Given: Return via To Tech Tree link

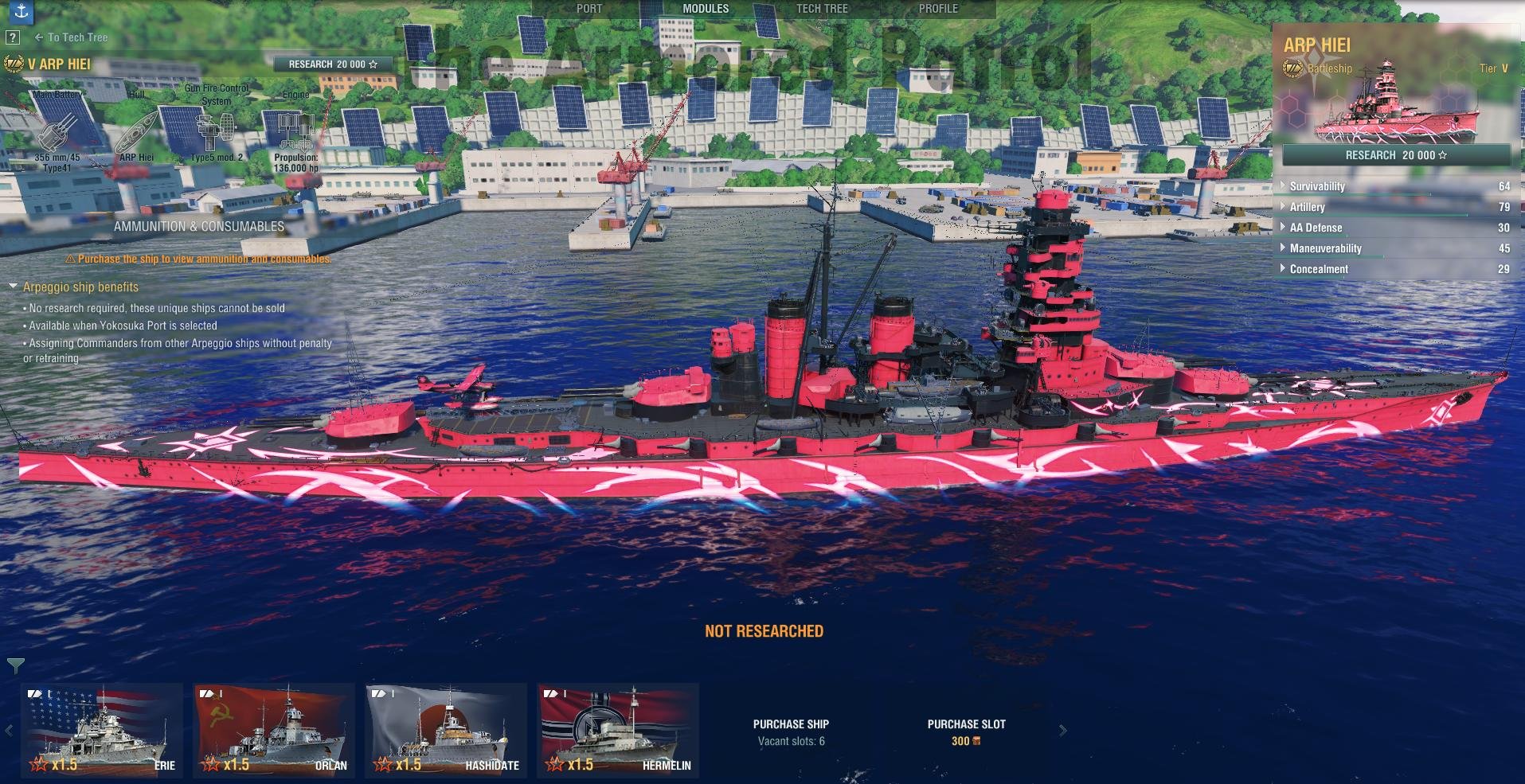Looking at the screenshot, I should pyautogui.click(x=72, y=37).
